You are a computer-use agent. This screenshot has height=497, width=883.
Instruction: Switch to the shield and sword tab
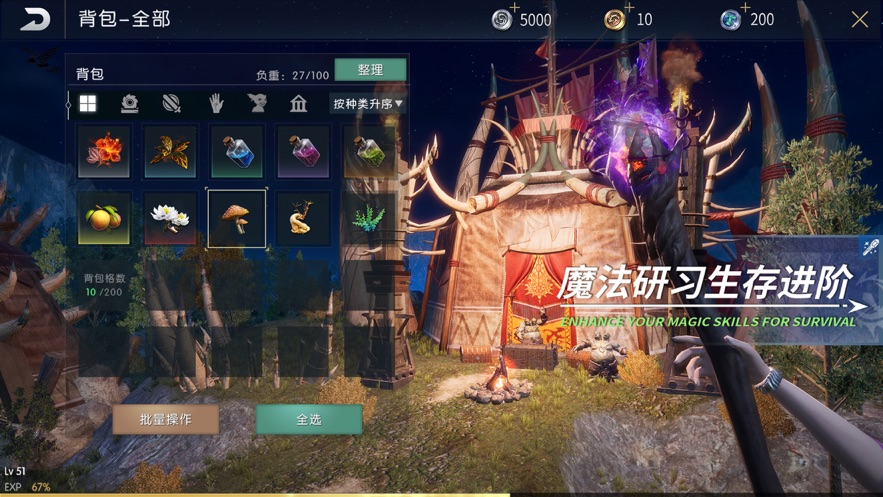[x=172, y=104]
